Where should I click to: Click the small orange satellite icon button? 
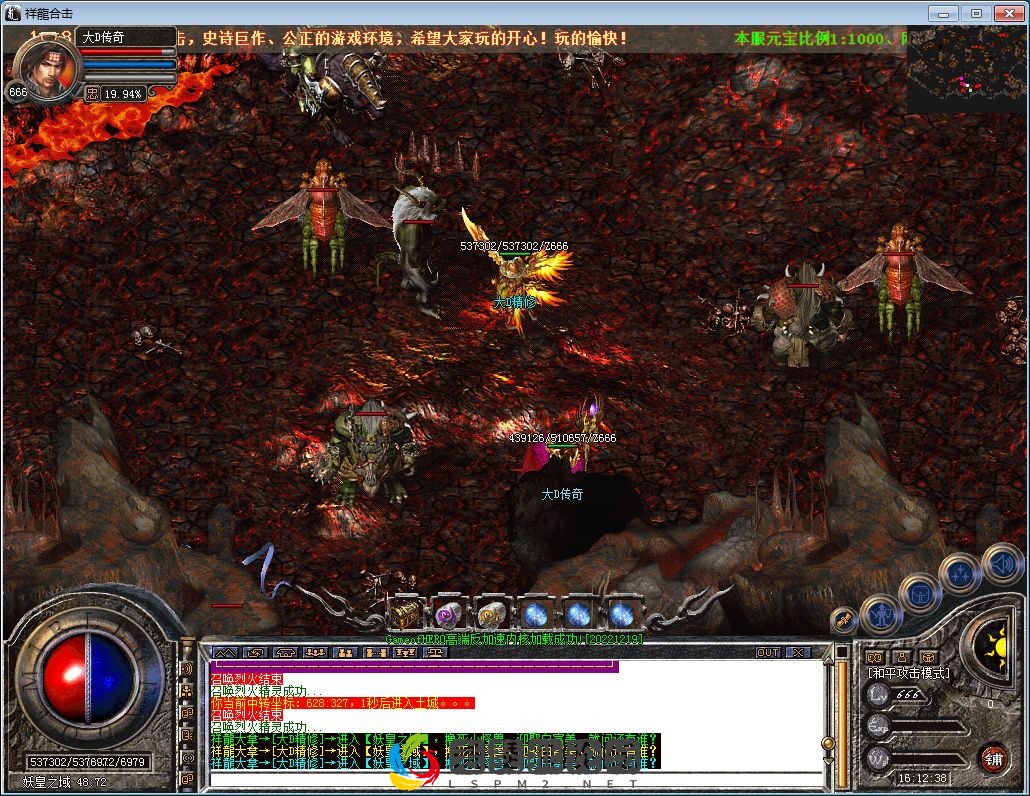(843, 620)
